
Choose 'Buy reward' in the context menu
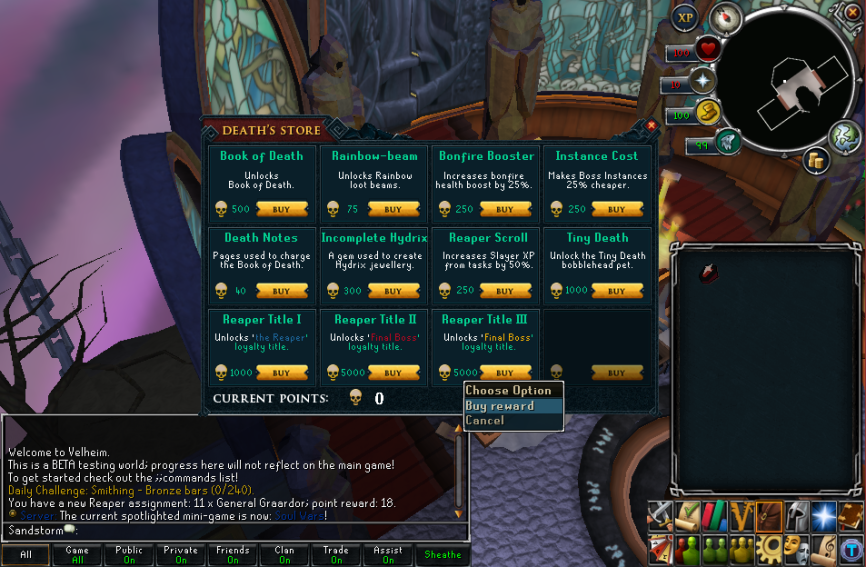pos(500,406)
